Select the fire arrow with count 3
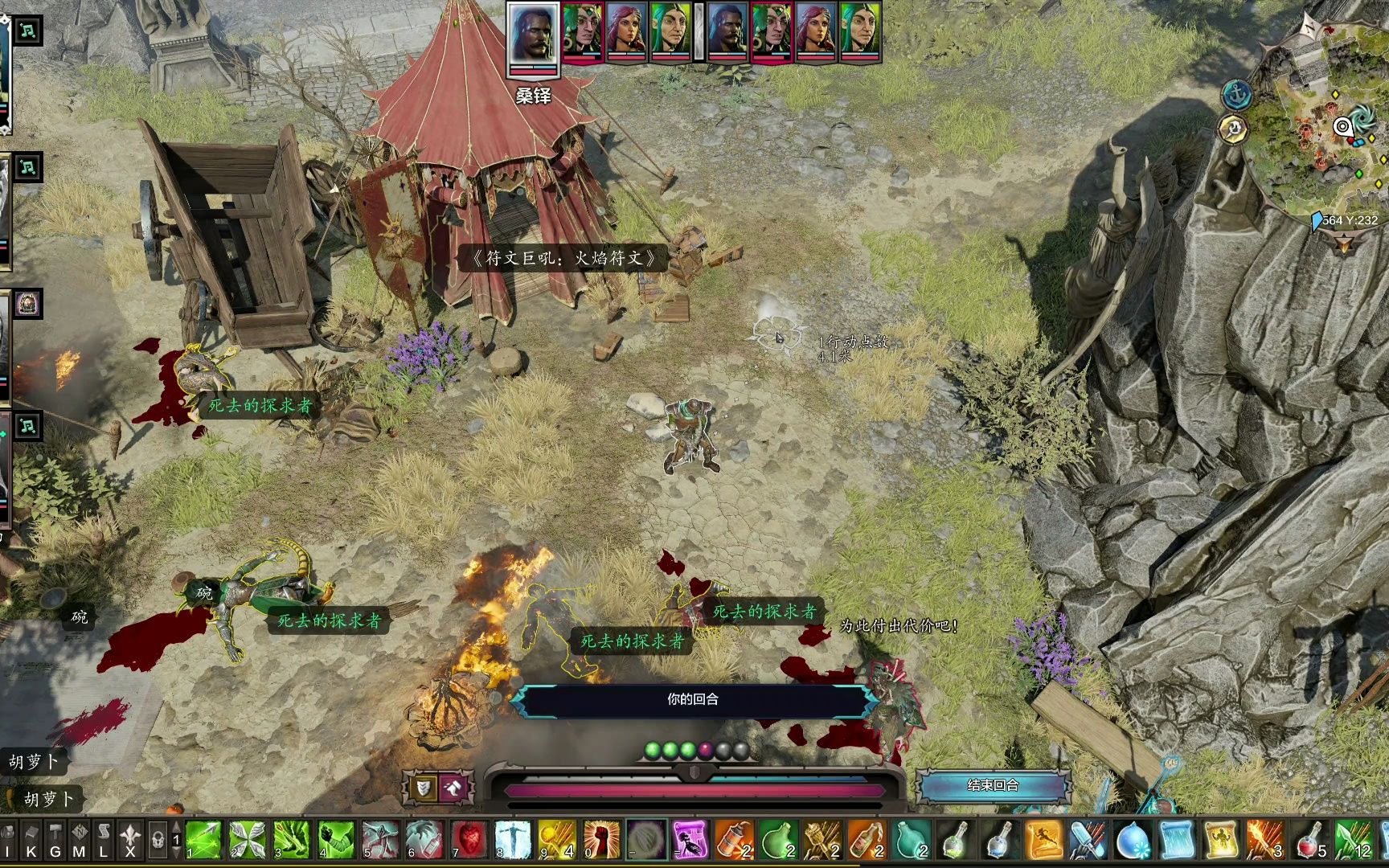The image size is (1389, 868). coord(1264,840)
